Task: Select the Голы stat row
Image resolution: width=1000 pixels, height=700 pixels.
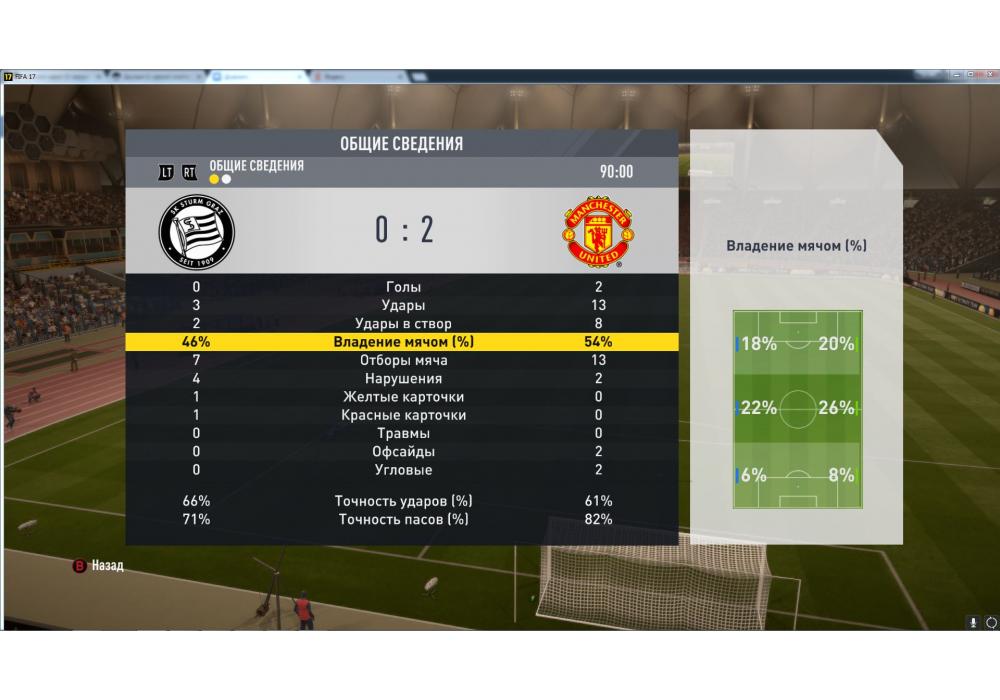Action: 403,287
